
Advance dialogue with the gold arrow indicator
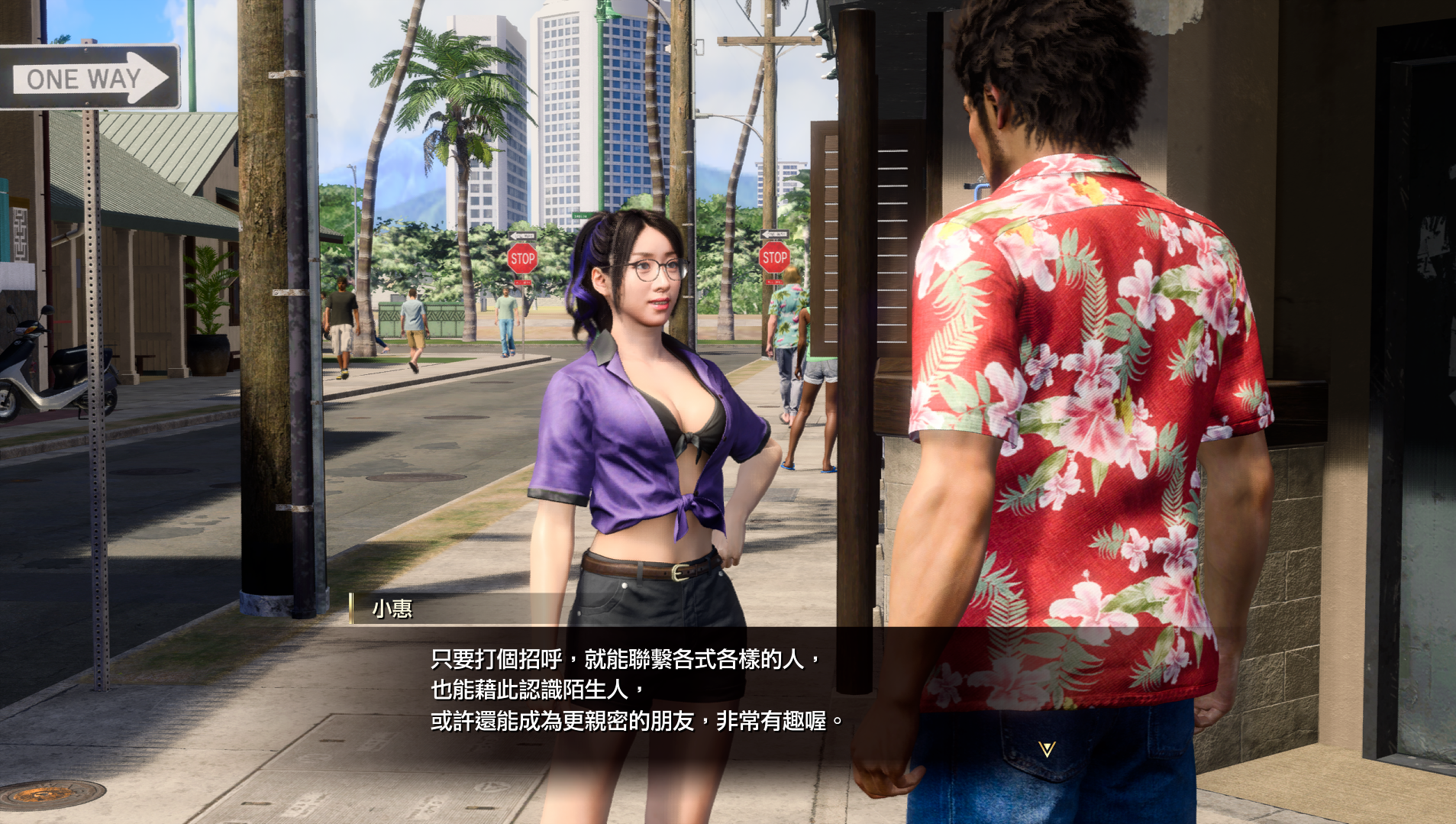1047,749
